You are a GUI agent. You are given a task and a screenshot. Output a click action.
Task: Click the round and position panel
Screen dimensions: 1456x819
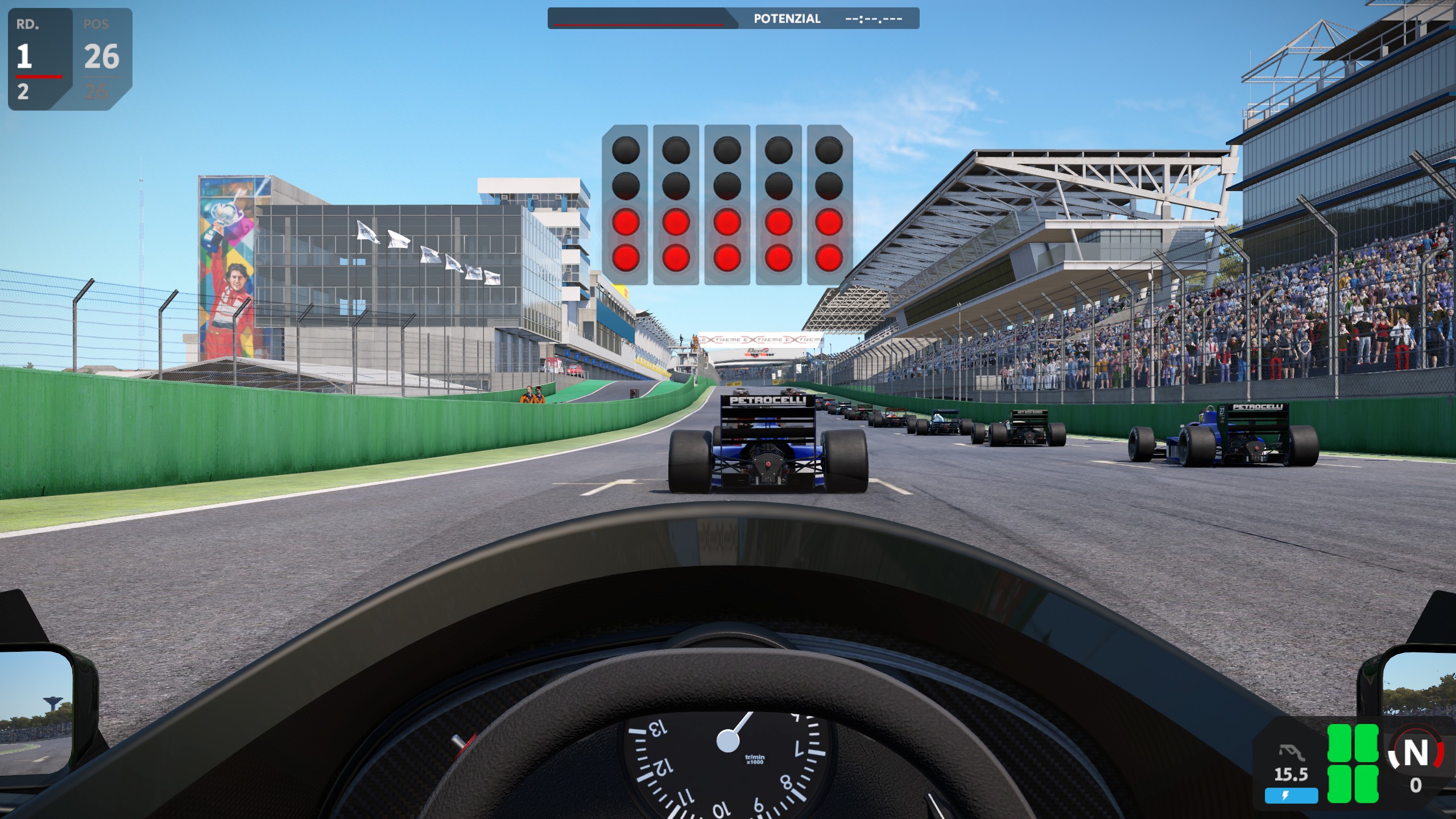click(69, 59)
